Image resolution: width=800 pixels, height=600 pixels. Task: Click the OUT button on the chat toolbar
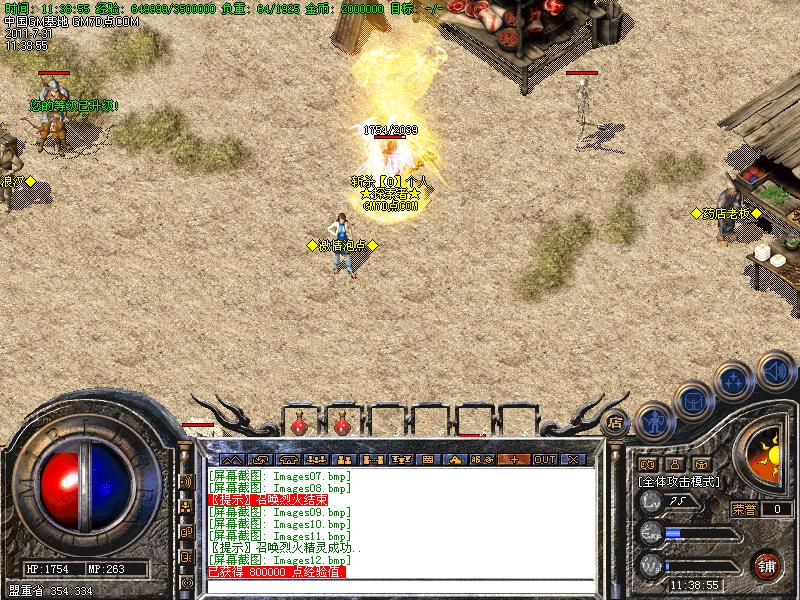click(544, 459)
